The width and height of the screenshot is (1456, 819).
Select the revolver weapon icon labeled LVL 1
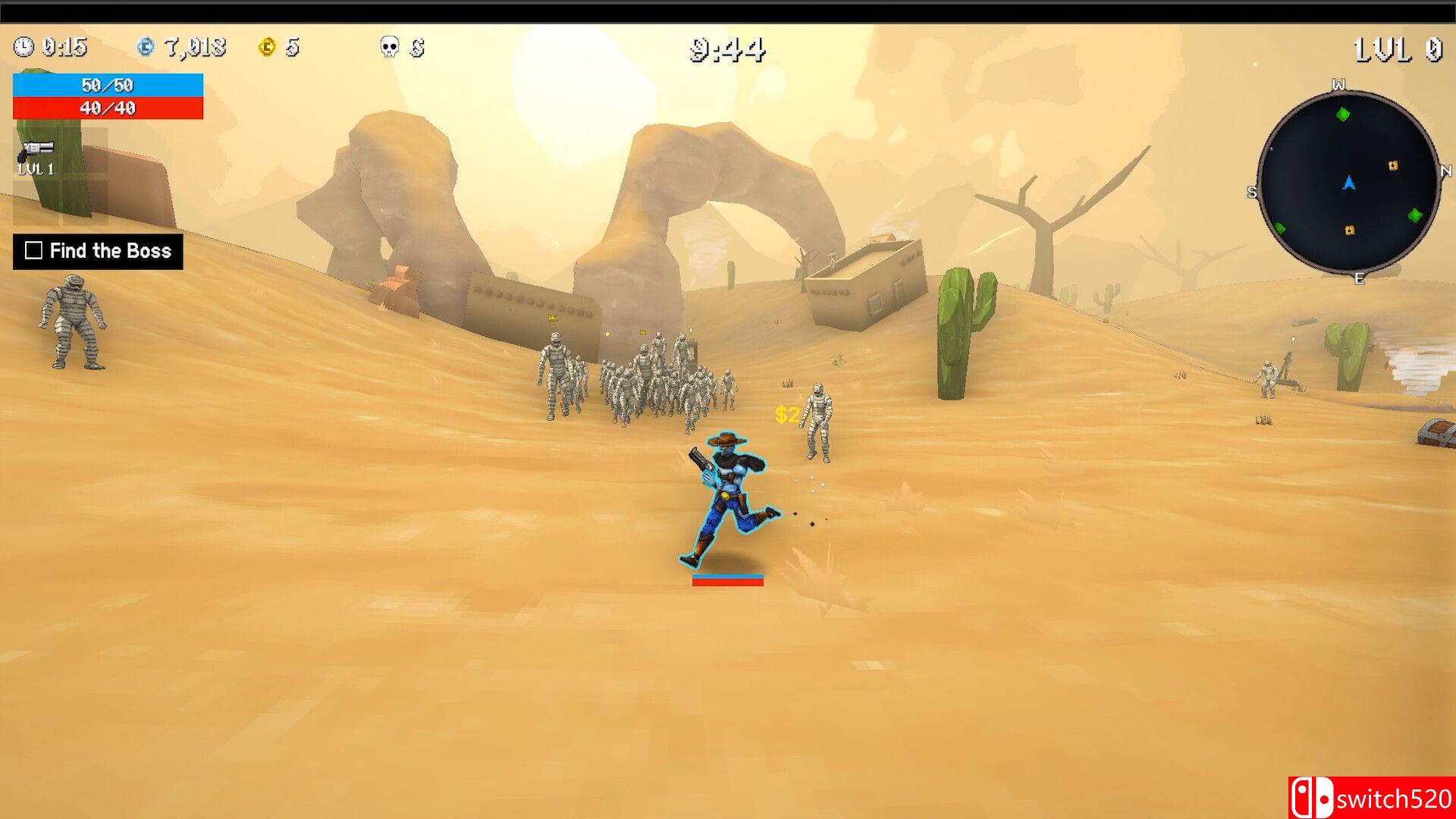click(36, 149)
